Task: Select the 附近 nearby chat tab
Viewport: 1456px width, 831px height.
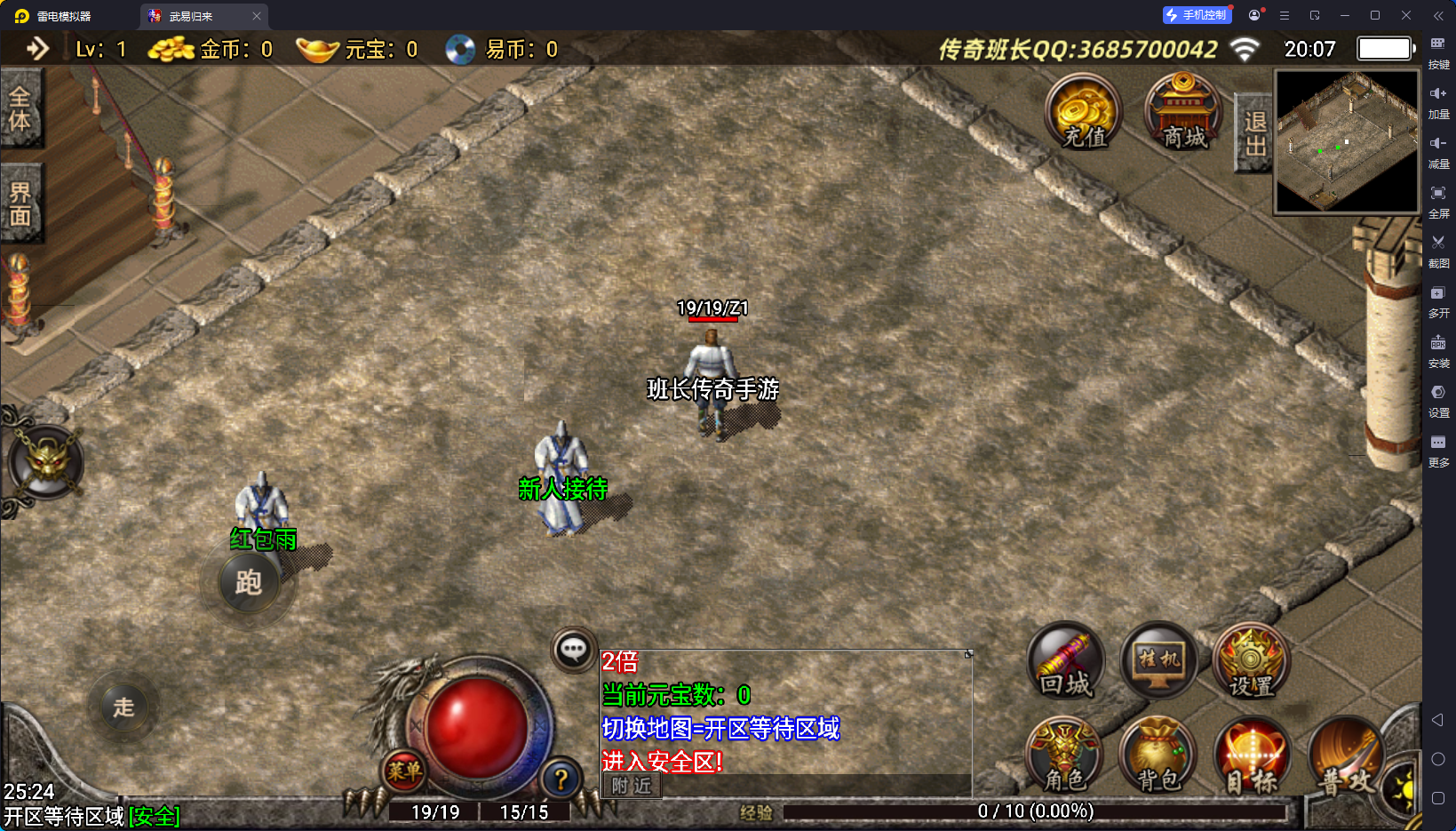Action: click(x=632, y=786)
